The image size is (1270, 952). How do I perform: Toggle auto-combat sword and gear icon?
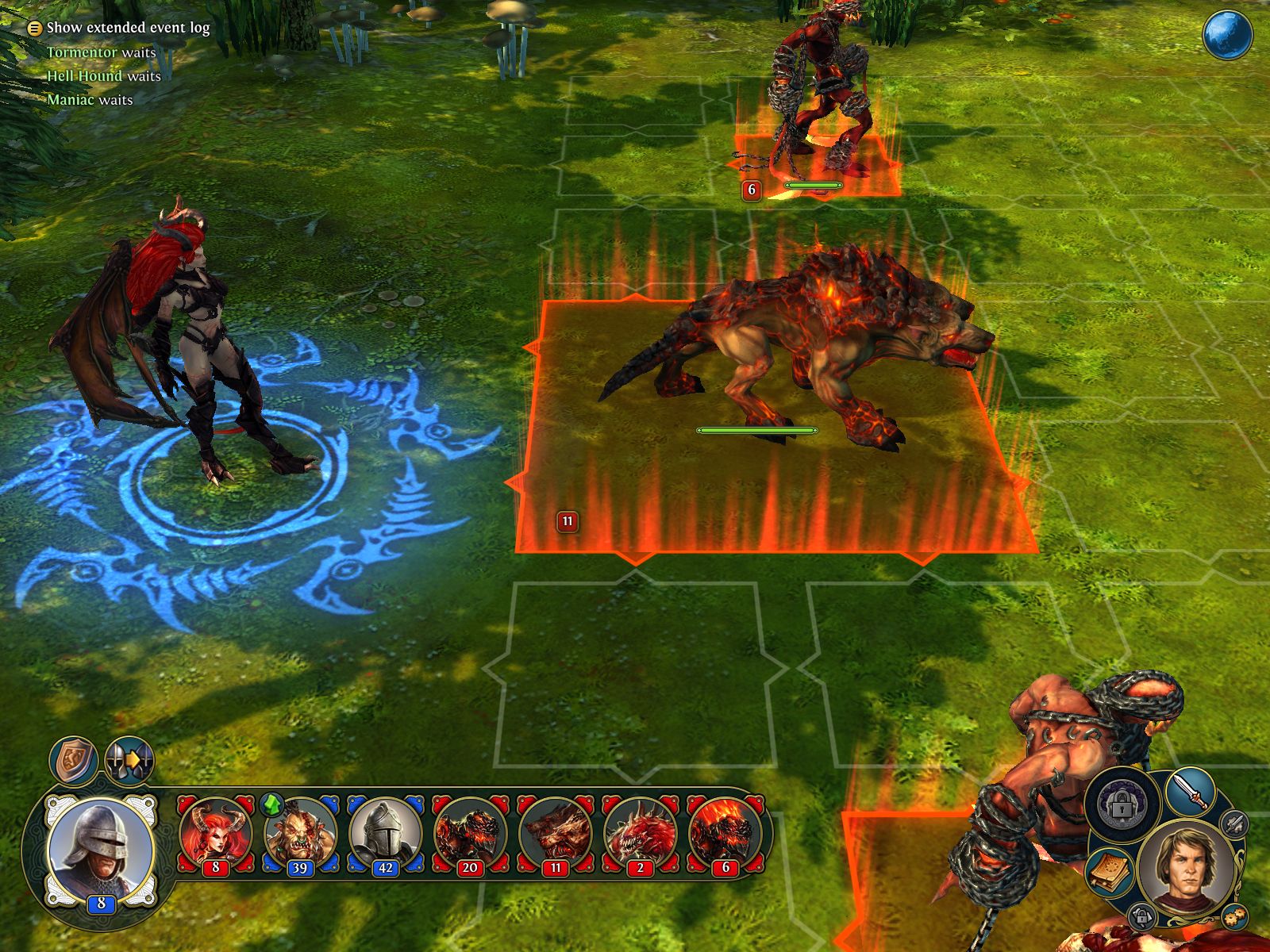(x=1233, y=823)
